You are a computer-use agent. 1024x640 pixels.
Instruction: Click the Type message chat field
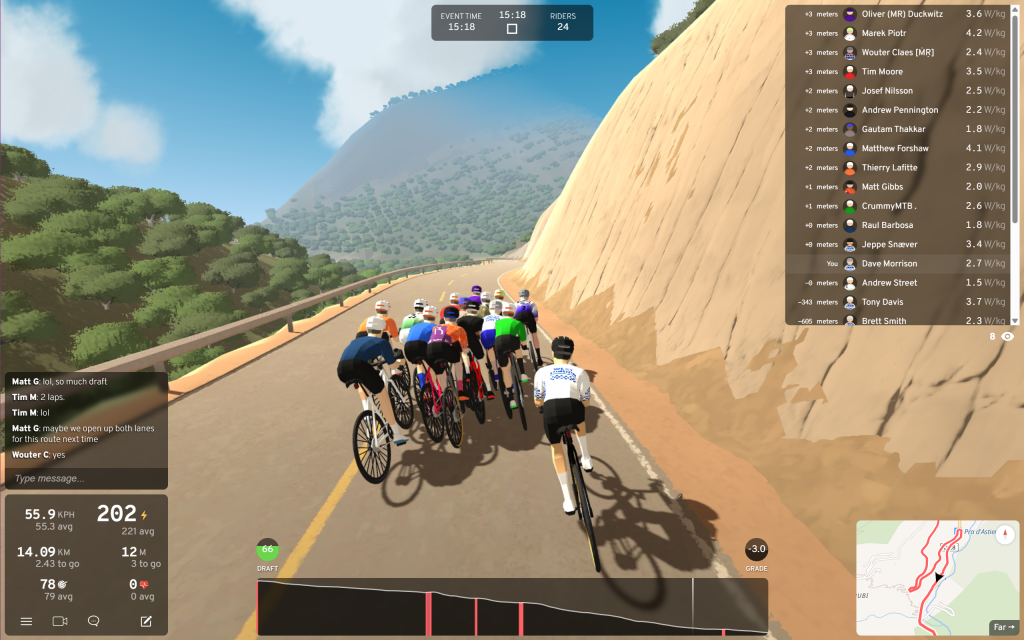[x=85, y=479]
